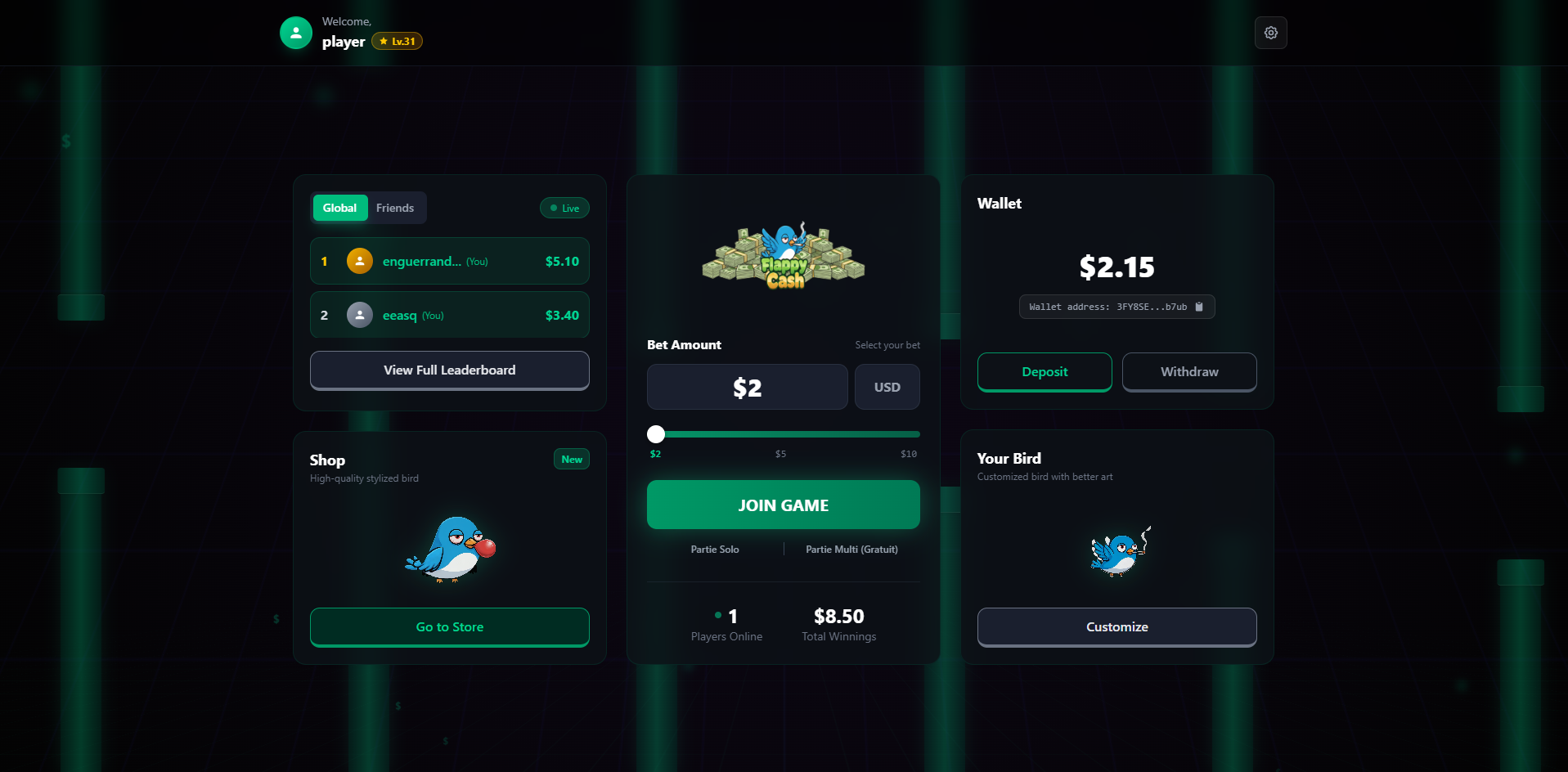1568x772 pixels.
Task: Click the Lv.31 star badge
Action: point(397,40)
